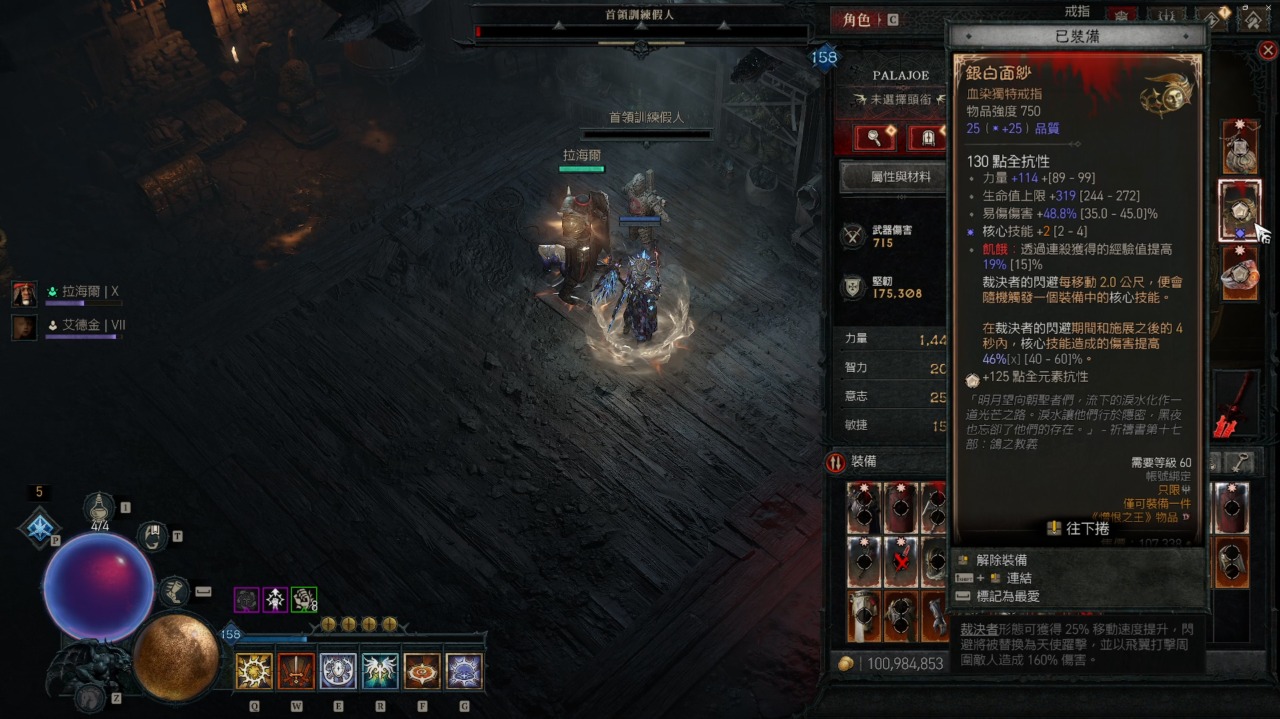Screen dimensions: 1280x719
Task: Activate the orange swirl skill on F
Action: pyautogui.click(x=422, y=671)
